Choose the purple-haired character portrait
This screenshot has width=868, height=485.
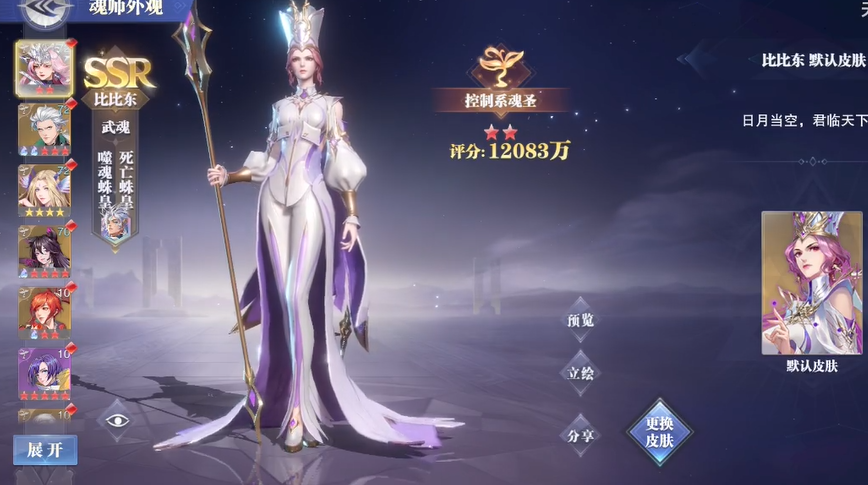(x=44, y=372)
